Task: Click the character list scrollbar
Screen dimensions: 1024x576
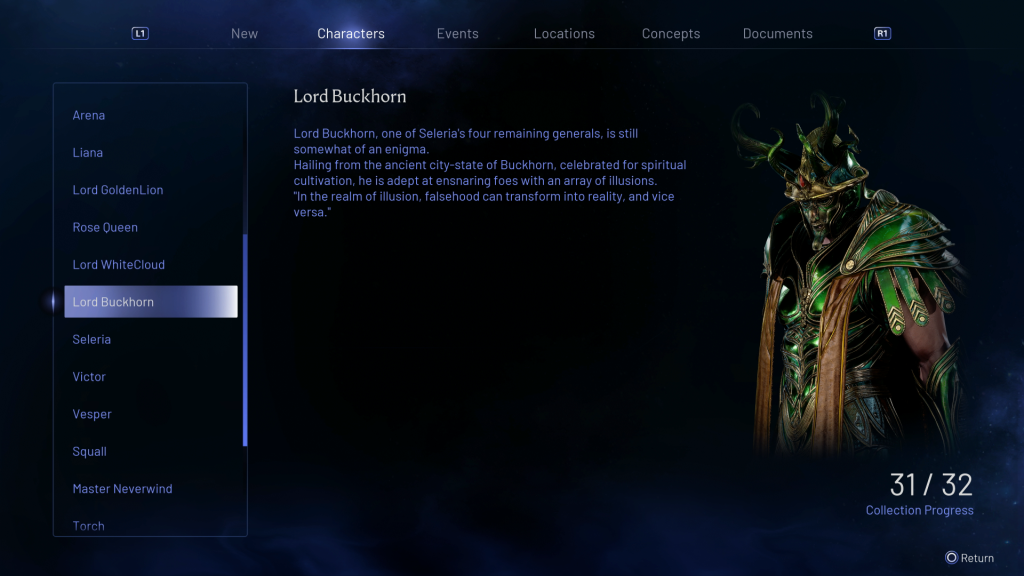Action: click(x=245, y=340)
